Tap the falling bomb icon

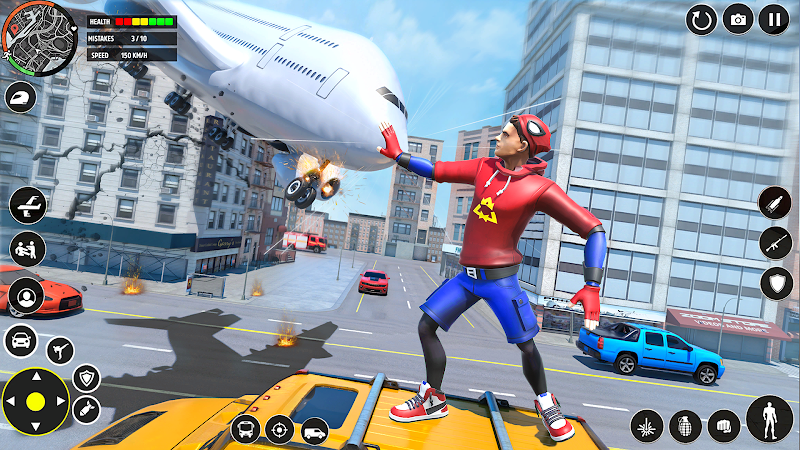pyautogui.click(x=86, y=409)
